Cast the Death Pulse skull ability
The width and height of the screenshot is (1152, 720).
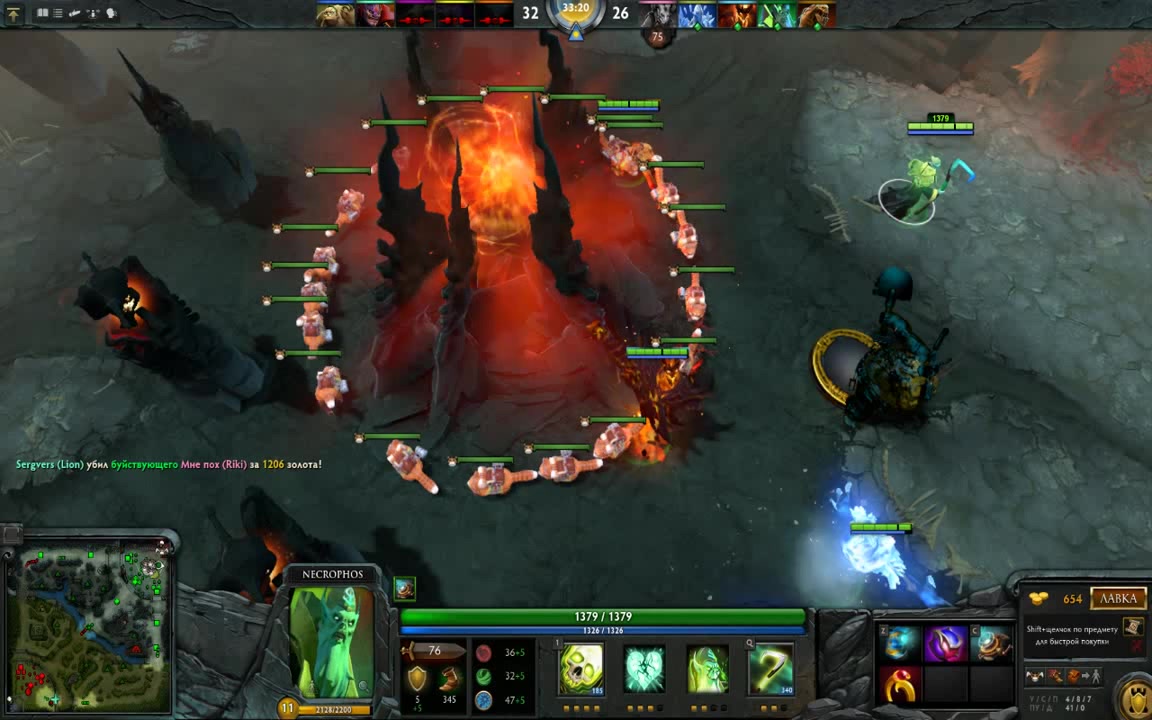click(x=581, y=669)
